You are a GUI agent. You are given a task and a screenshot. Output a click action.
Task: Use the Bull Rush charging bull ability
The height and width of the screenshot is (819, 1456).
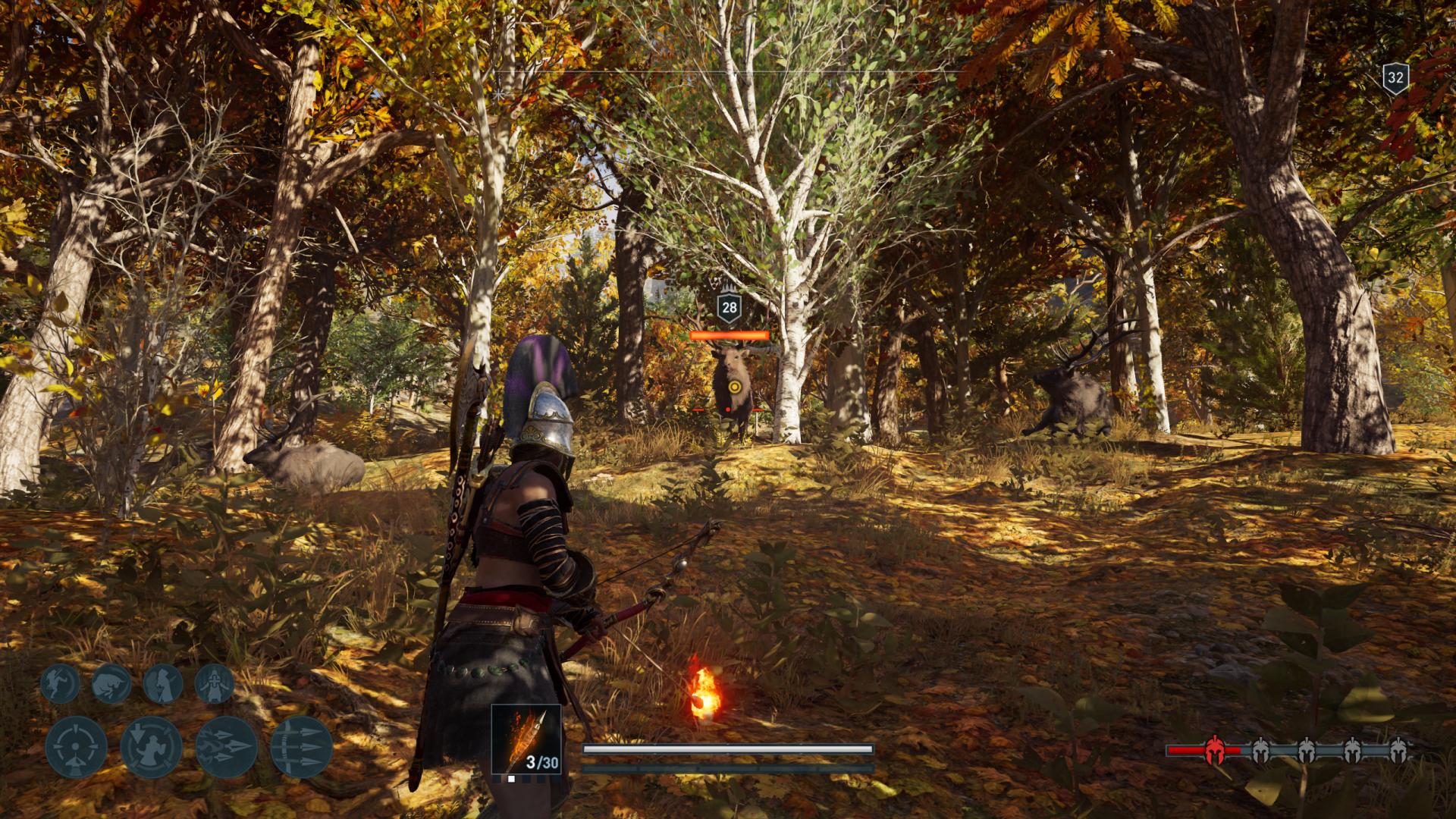[111, 683]
